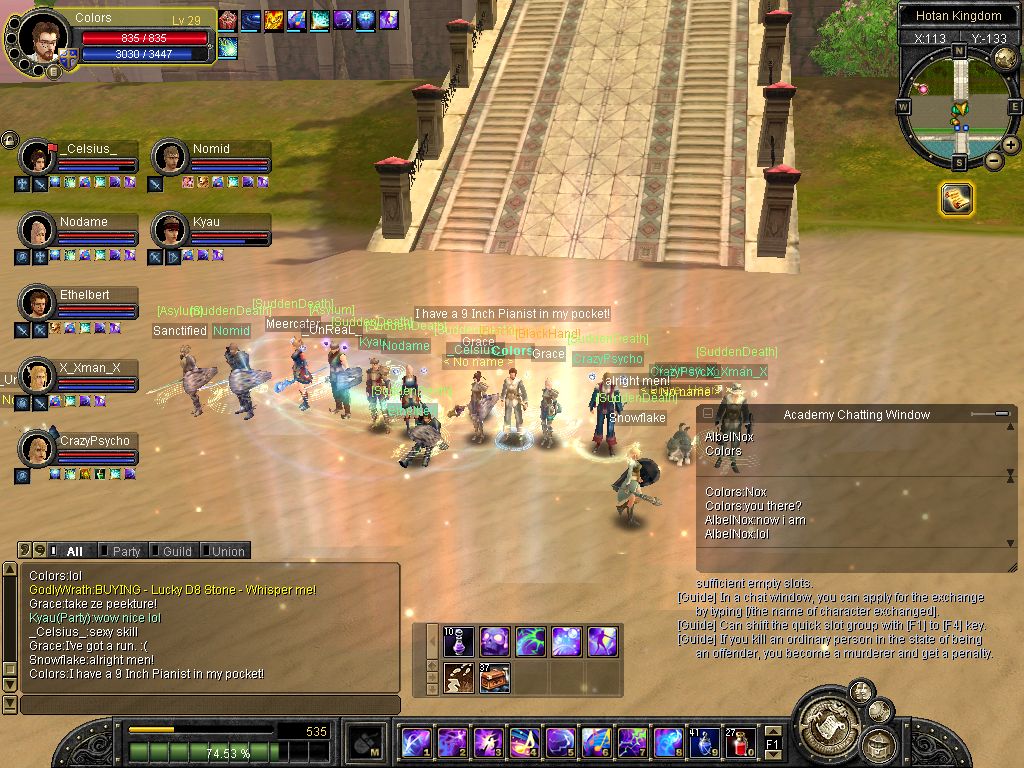The height and width of the screenshot is (768, 1024).
Task: Minimize the Academy Chatting Window
Action: pos(709,414)
